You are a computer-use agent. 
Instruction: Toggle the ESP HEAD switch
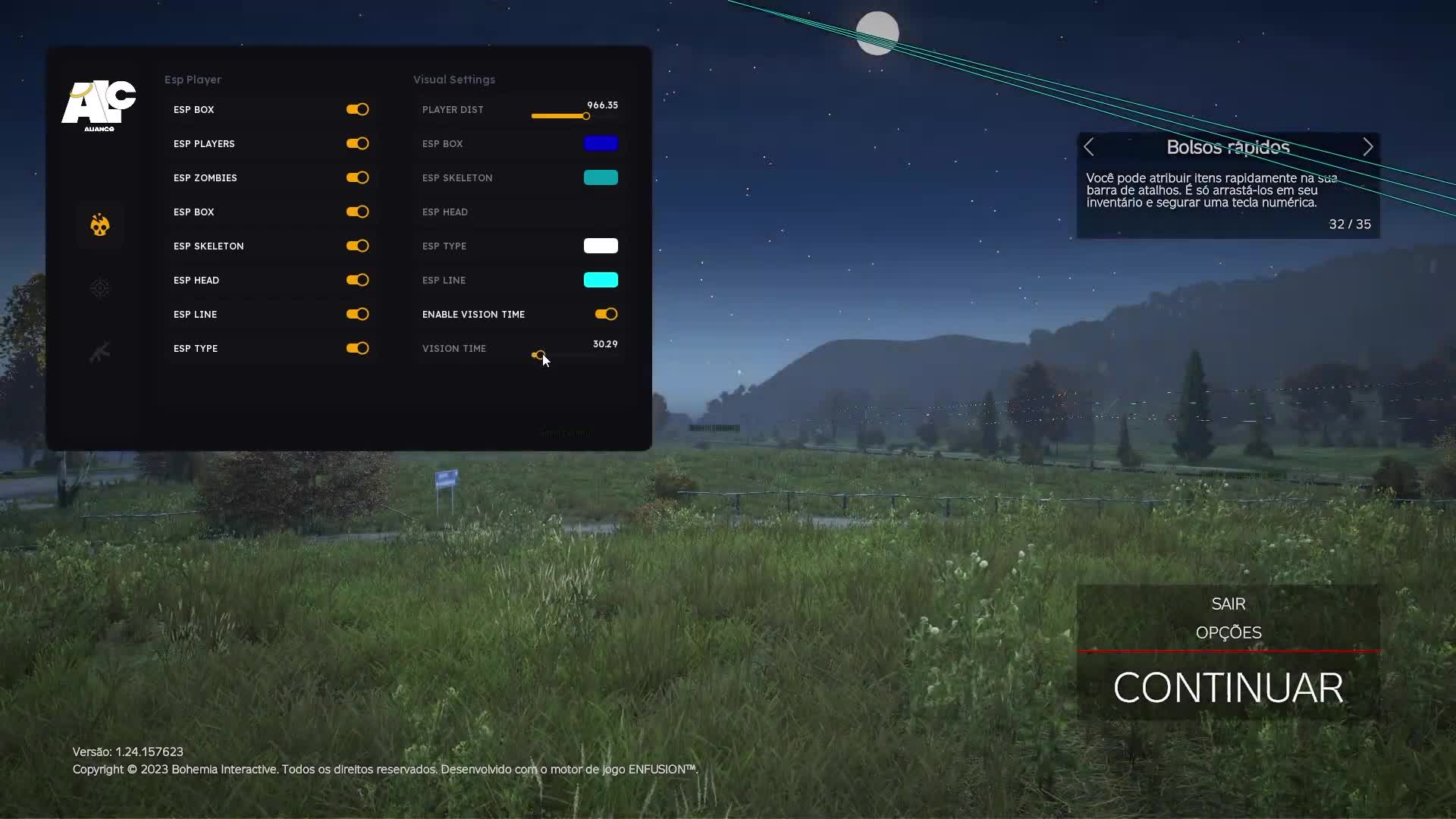pos(357,280)
